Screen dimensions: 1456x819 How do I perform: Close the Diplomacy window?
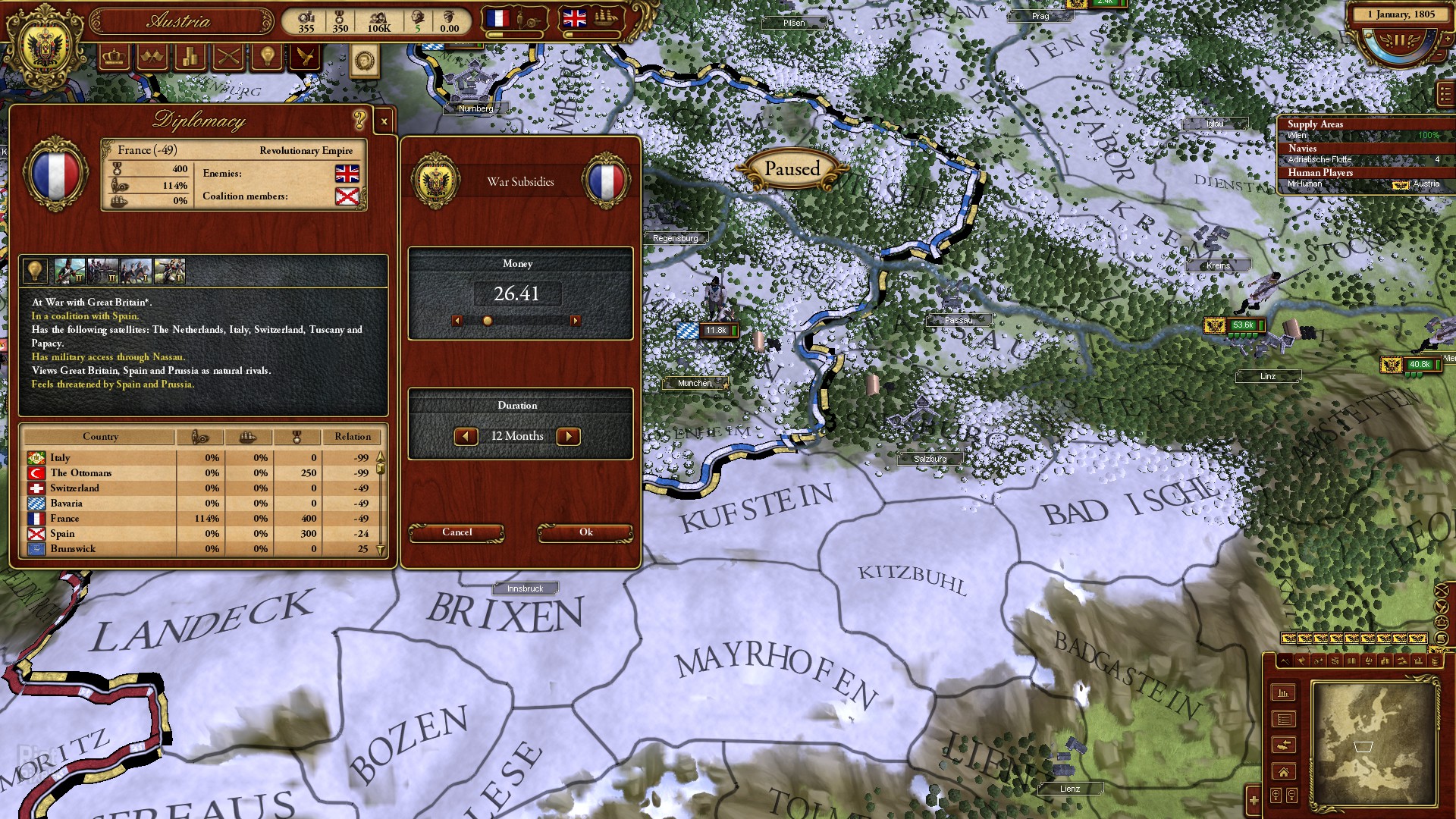pos(384,121)
